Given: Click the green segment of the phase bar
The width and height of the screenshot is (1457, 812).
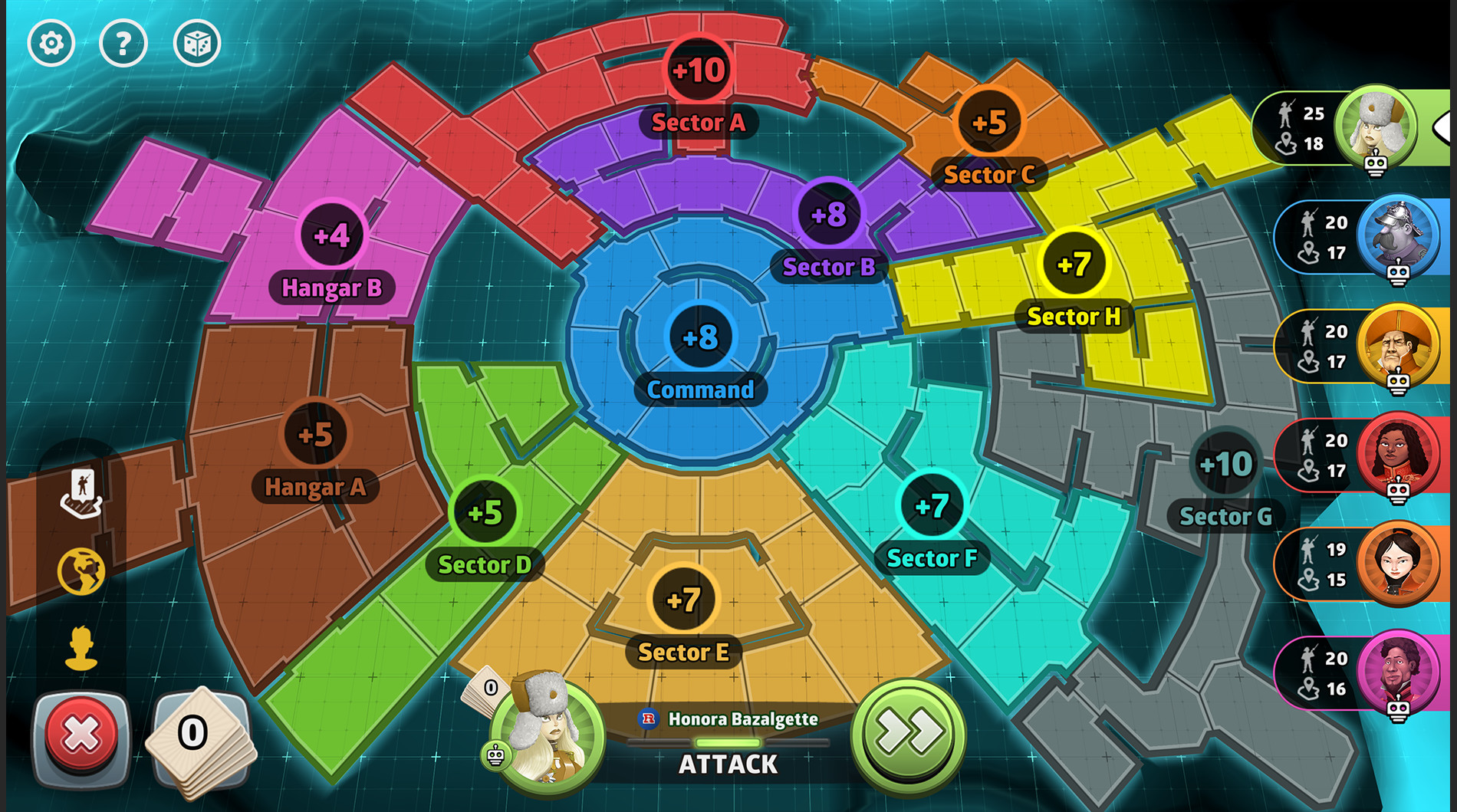Looking at the screenshot, I should coord(727,741).
